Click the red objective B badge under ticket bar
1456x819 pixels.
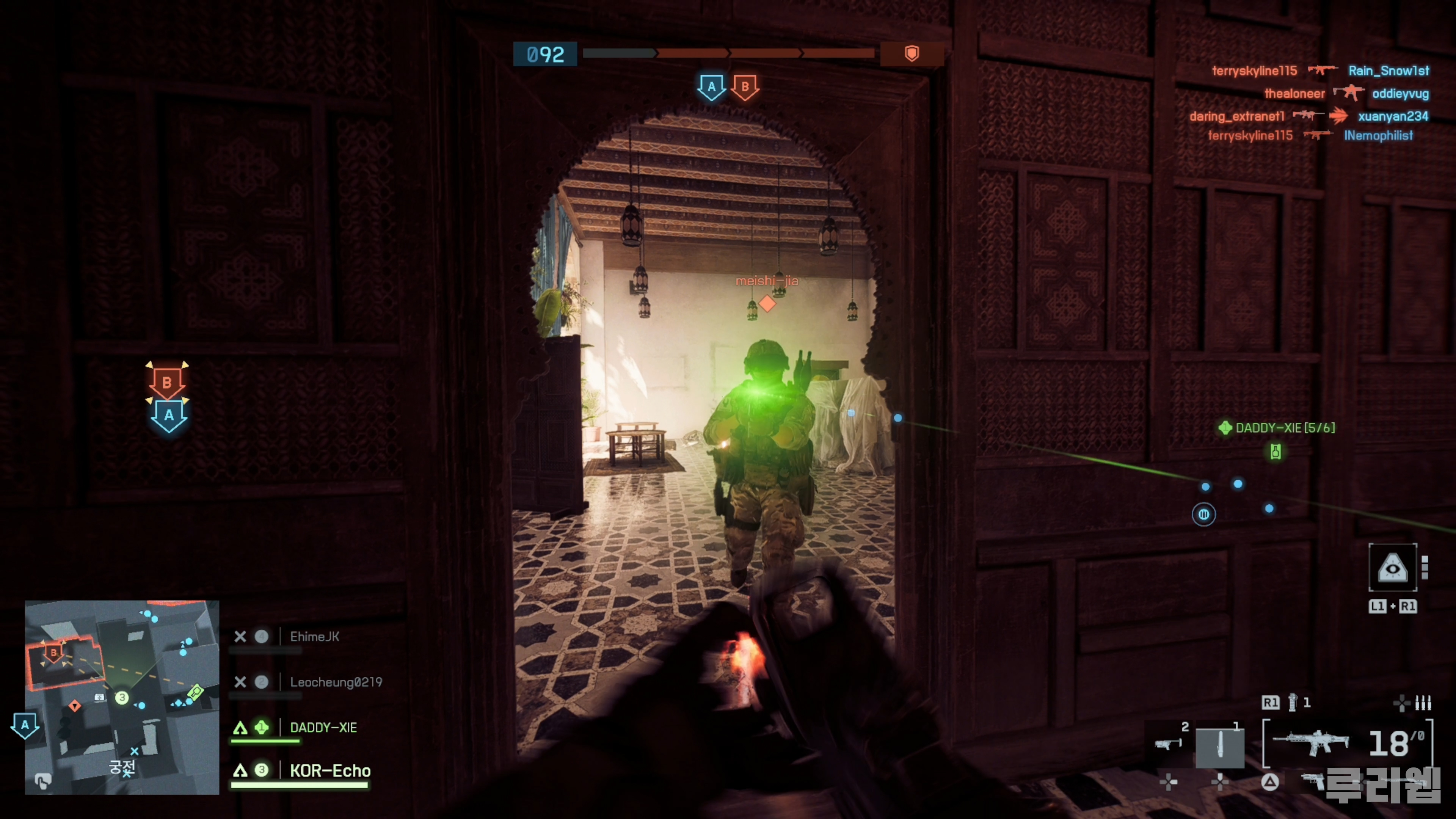[745, 87]
